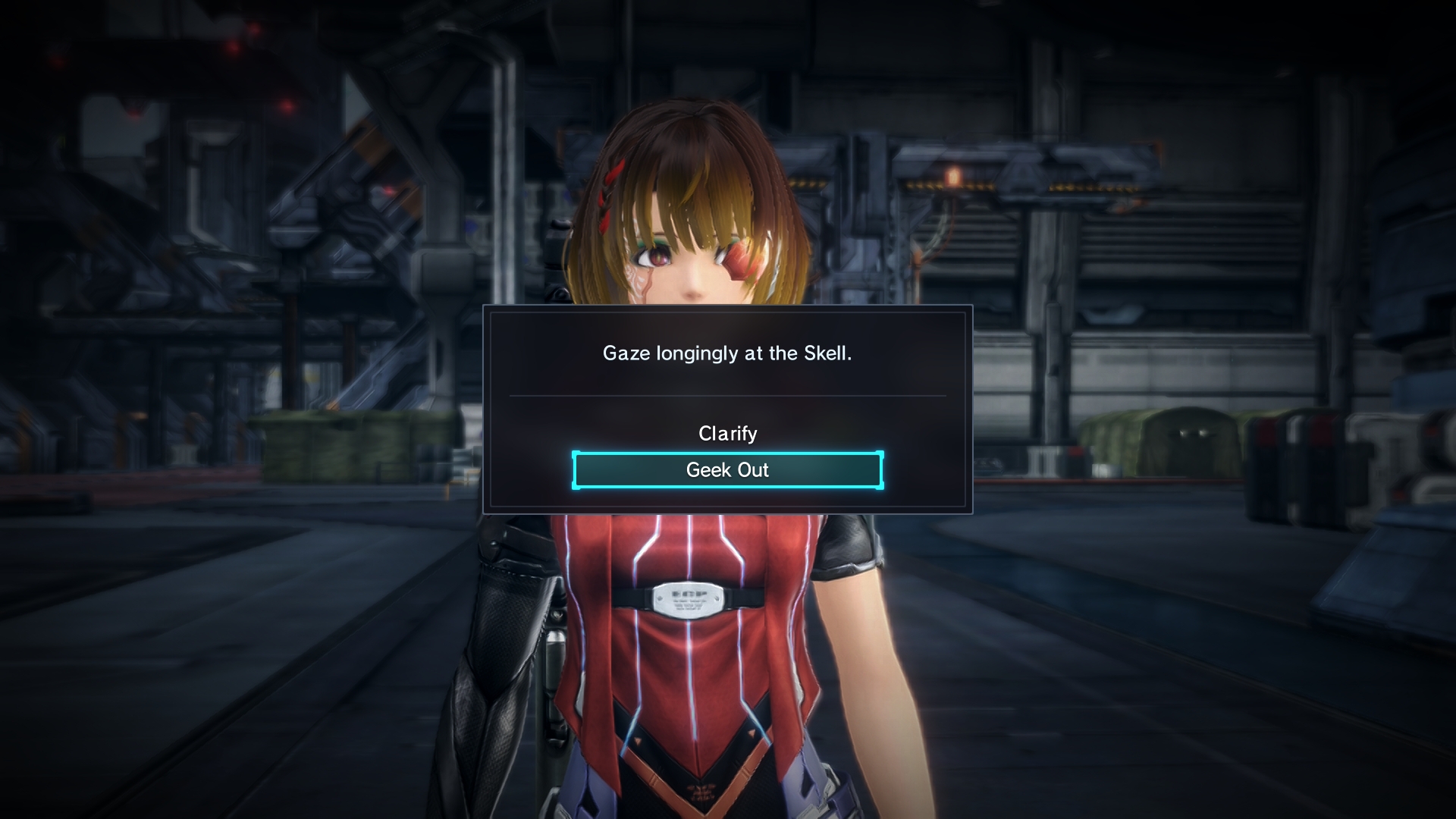Choose the Clarify dialogue option
This screenshot has width=1456, height=819.
point(727,434)
